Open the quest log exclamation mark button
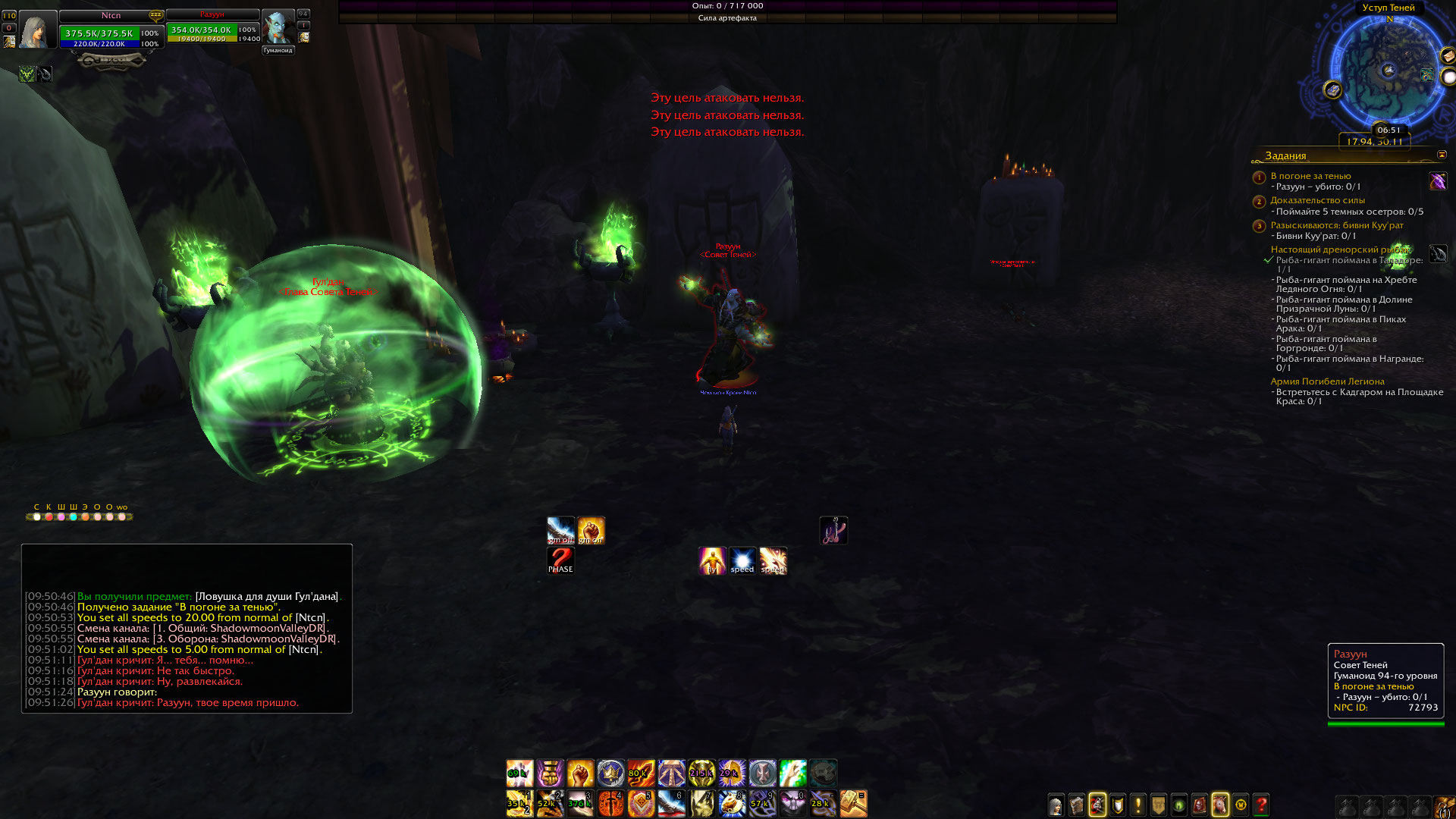Screen dimensions: 1456x819 pos(1138,805)
